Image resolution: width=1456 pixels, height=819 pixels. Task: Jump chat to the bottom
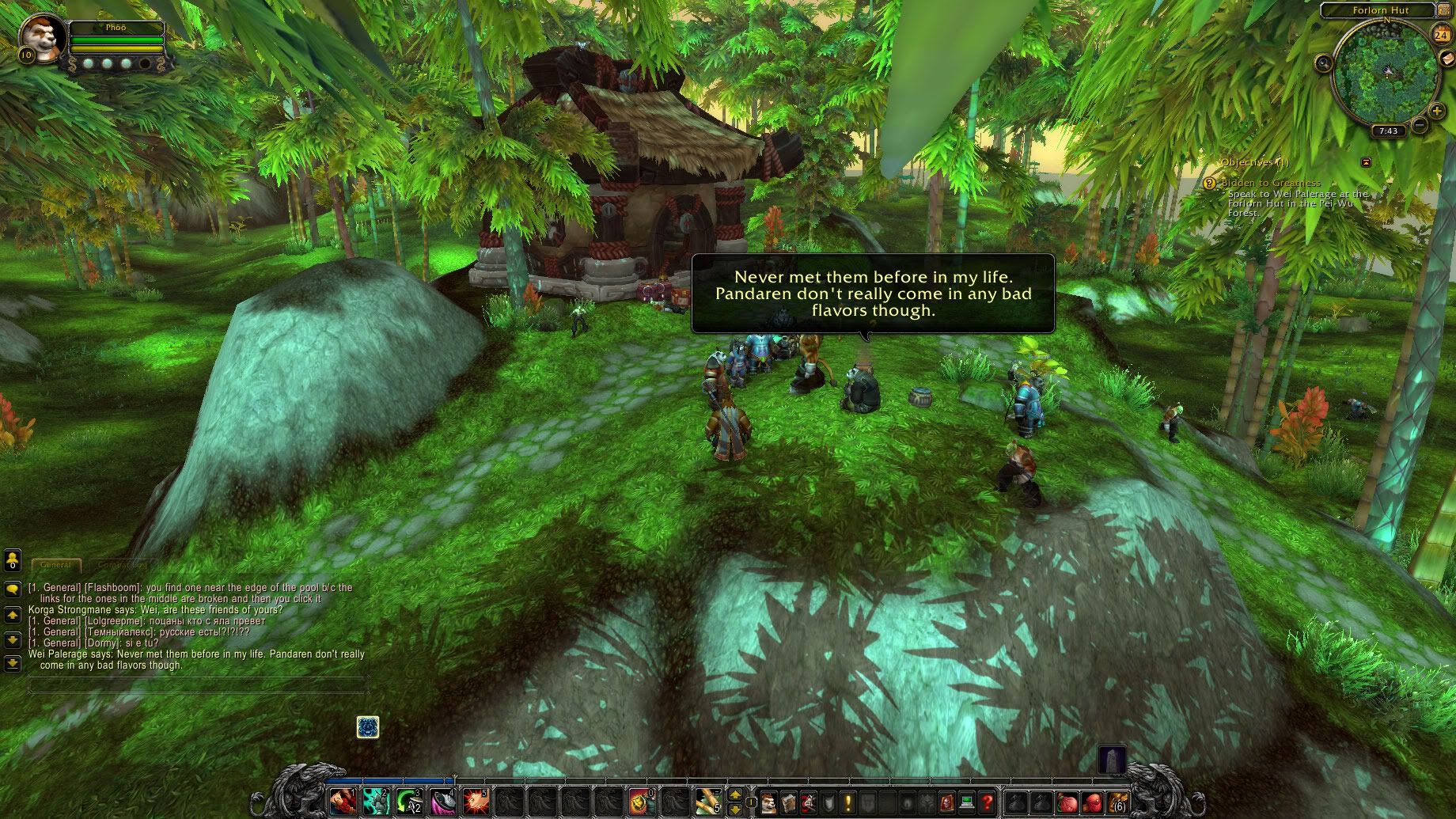pyautogui.click(x=13, y=663)
